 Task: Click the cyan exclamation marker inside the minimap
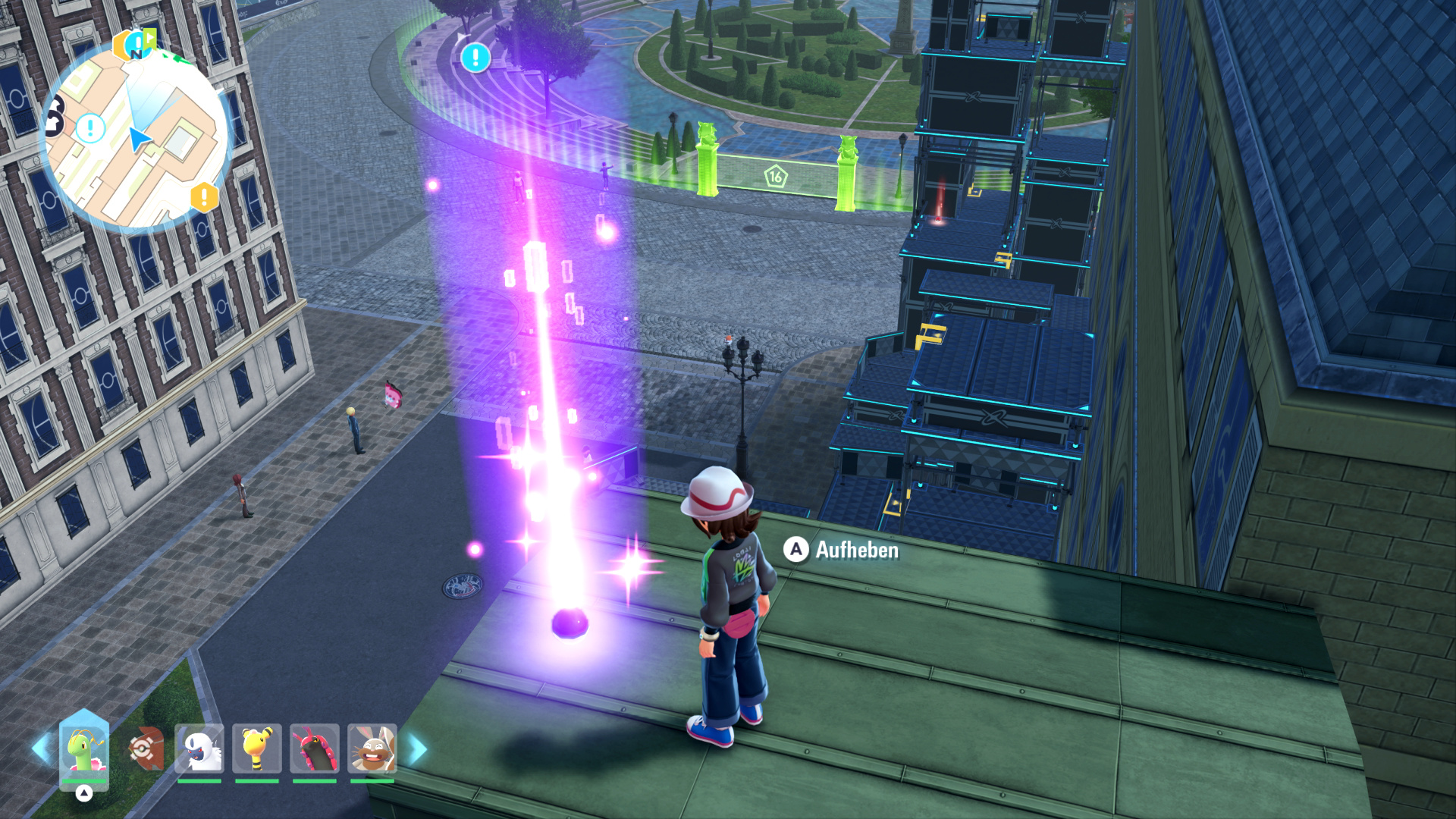coord(91,128)
